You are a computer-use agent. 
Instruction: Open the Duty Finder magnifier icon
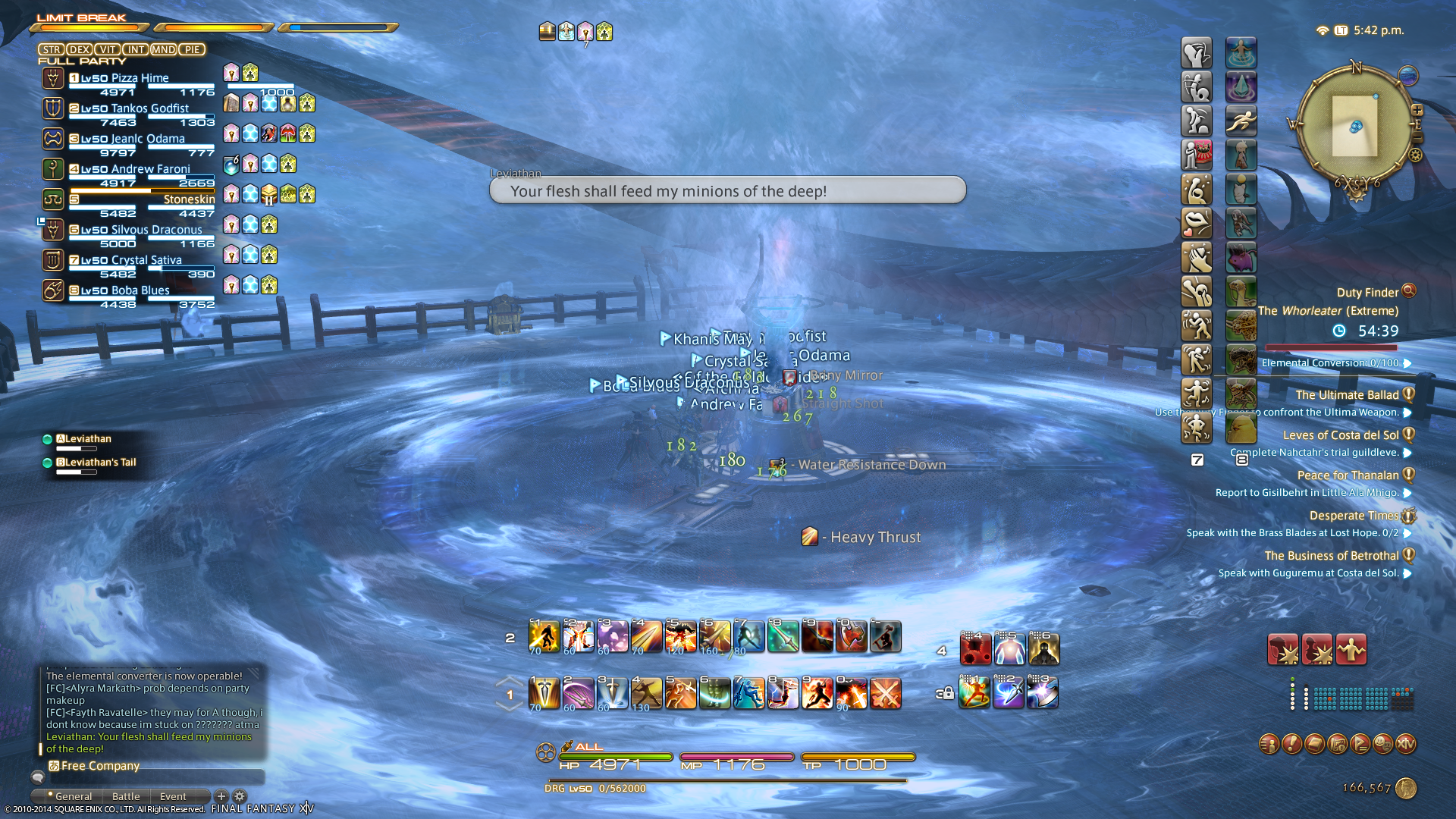[1409, 290]
